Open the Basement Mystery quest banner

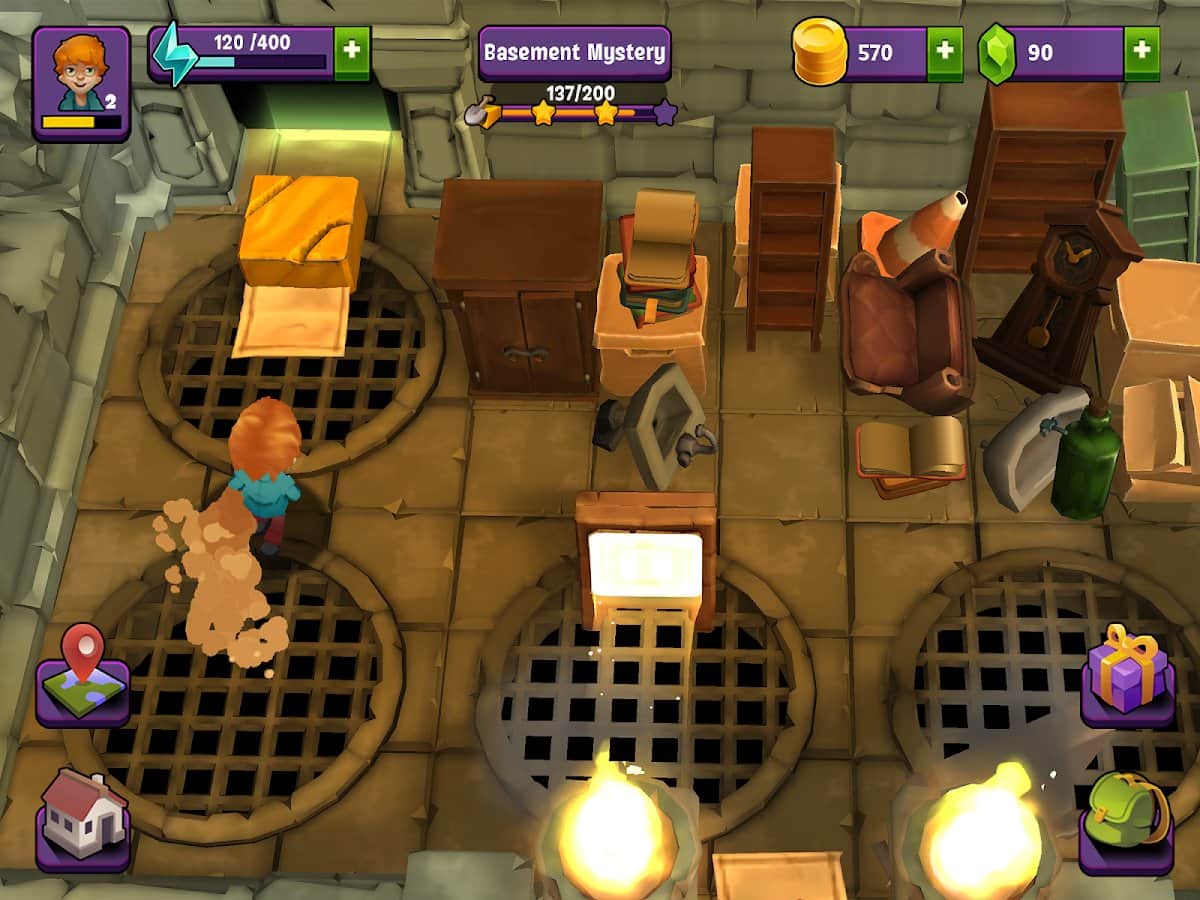pos(574,53)
